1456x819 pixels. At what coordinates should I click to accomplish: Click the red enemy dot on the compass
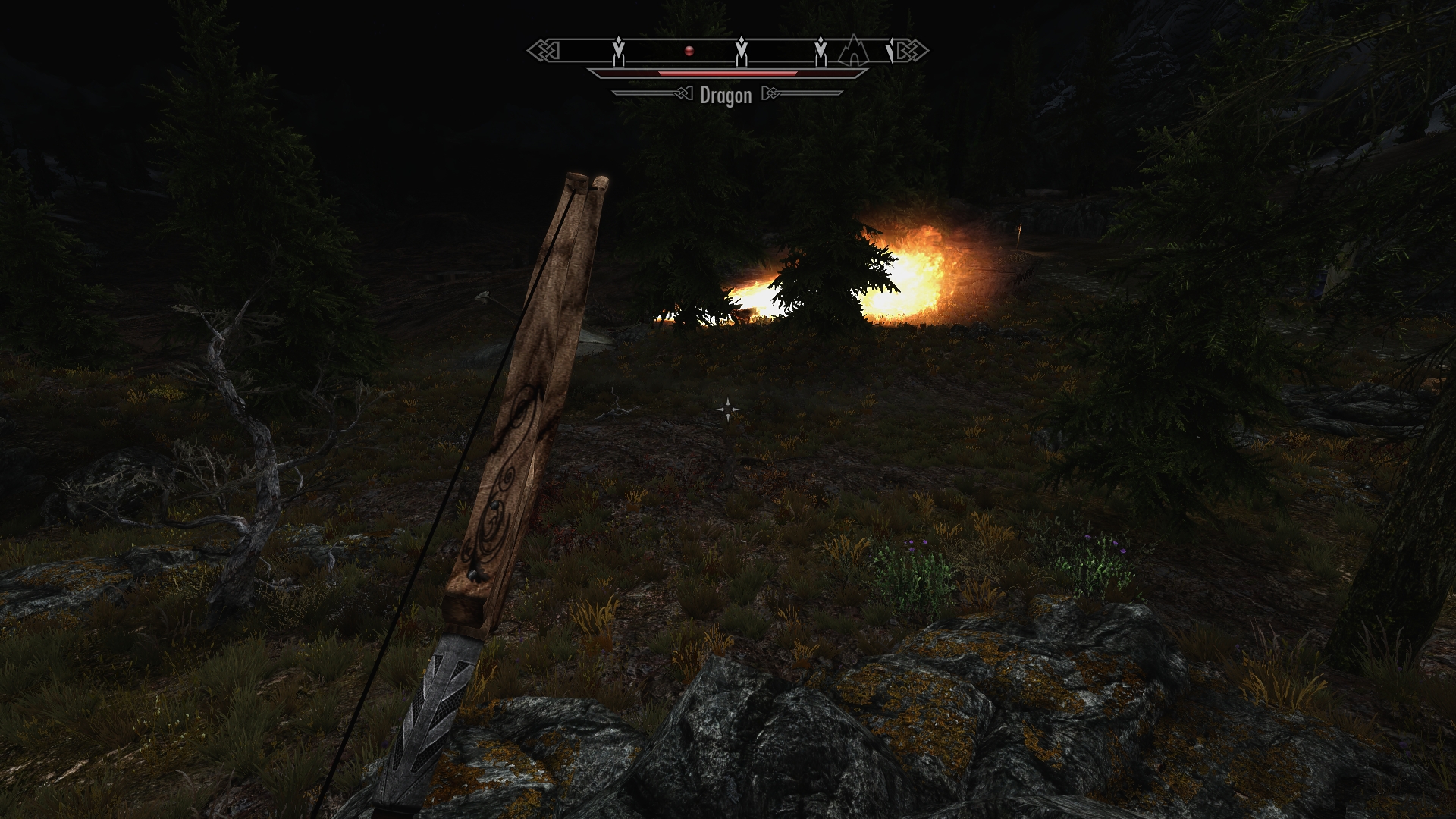689,51
